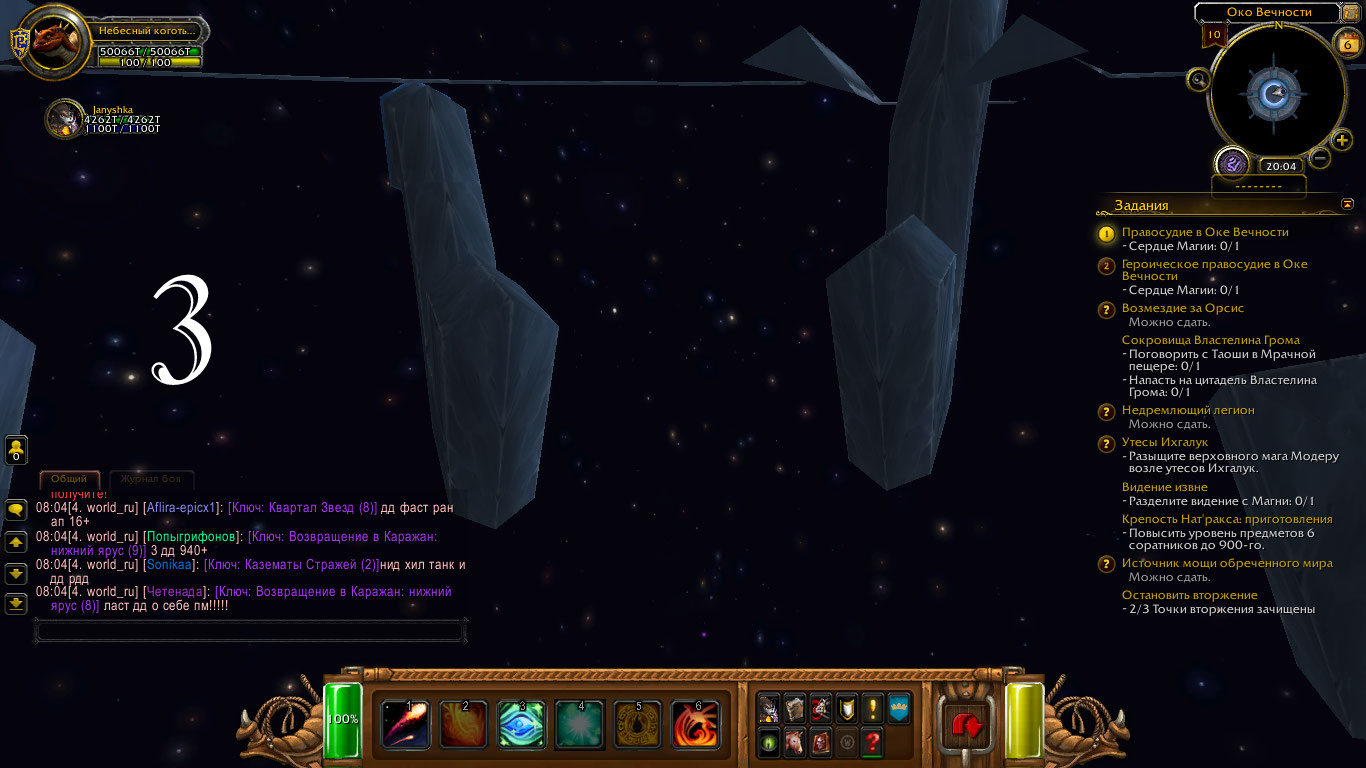Toggle the minimap tracking magnifier icon

(x=1196, y=79)
